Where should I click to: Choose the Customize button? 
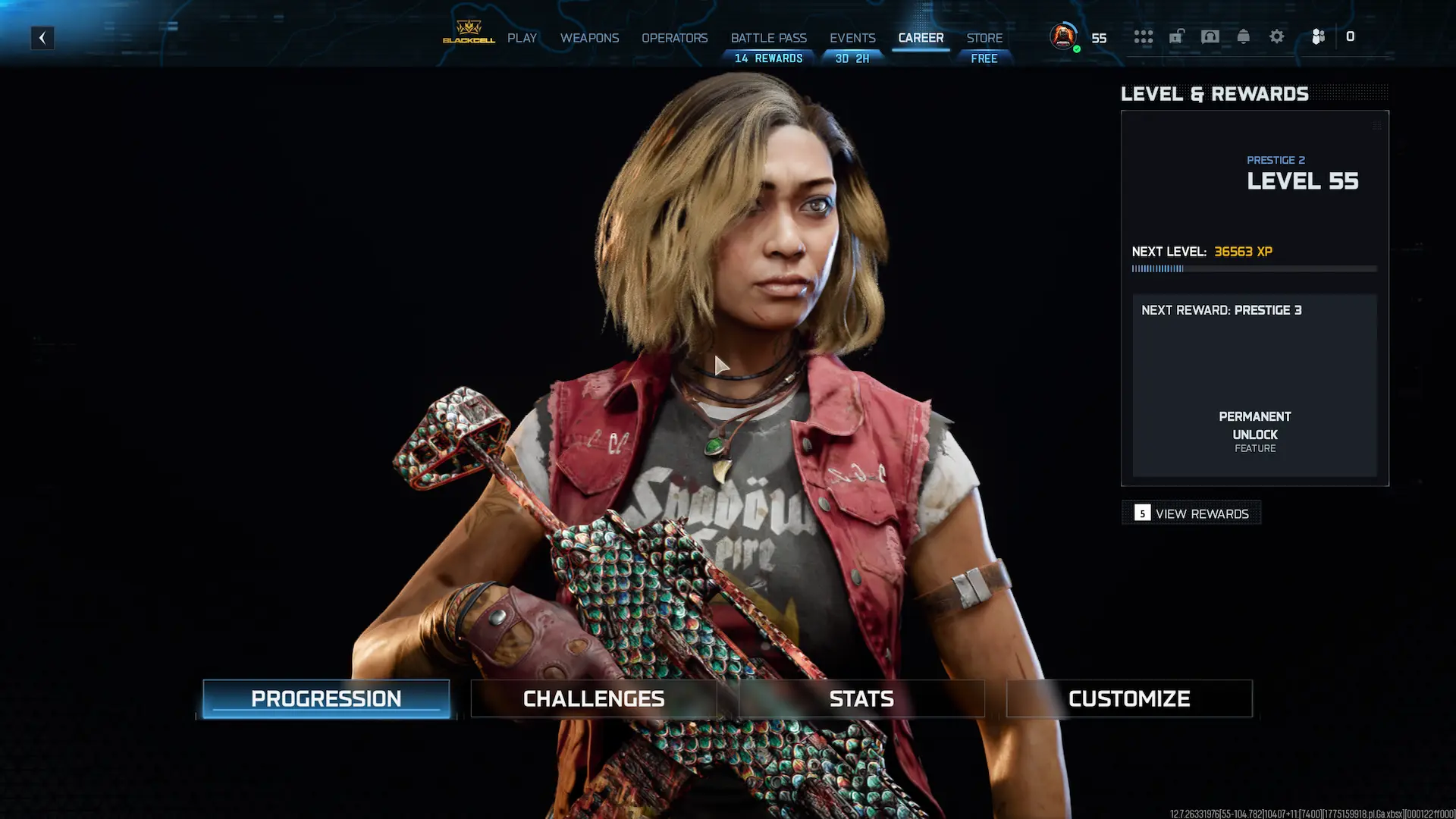pyautogui.click(x=1129, y=698)
